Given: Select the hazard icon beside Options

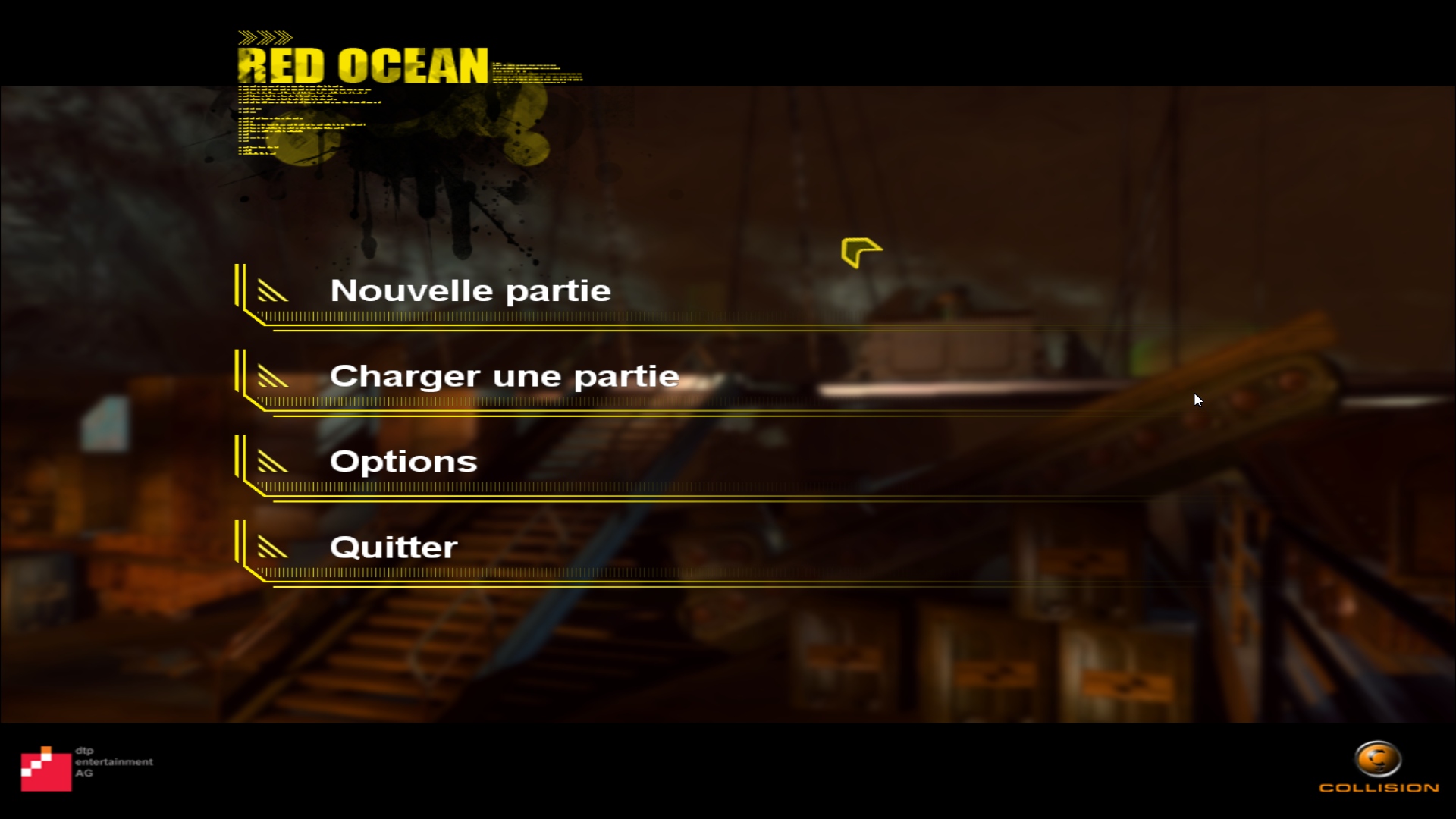Looking at the screenshot, I should point(273,463).
